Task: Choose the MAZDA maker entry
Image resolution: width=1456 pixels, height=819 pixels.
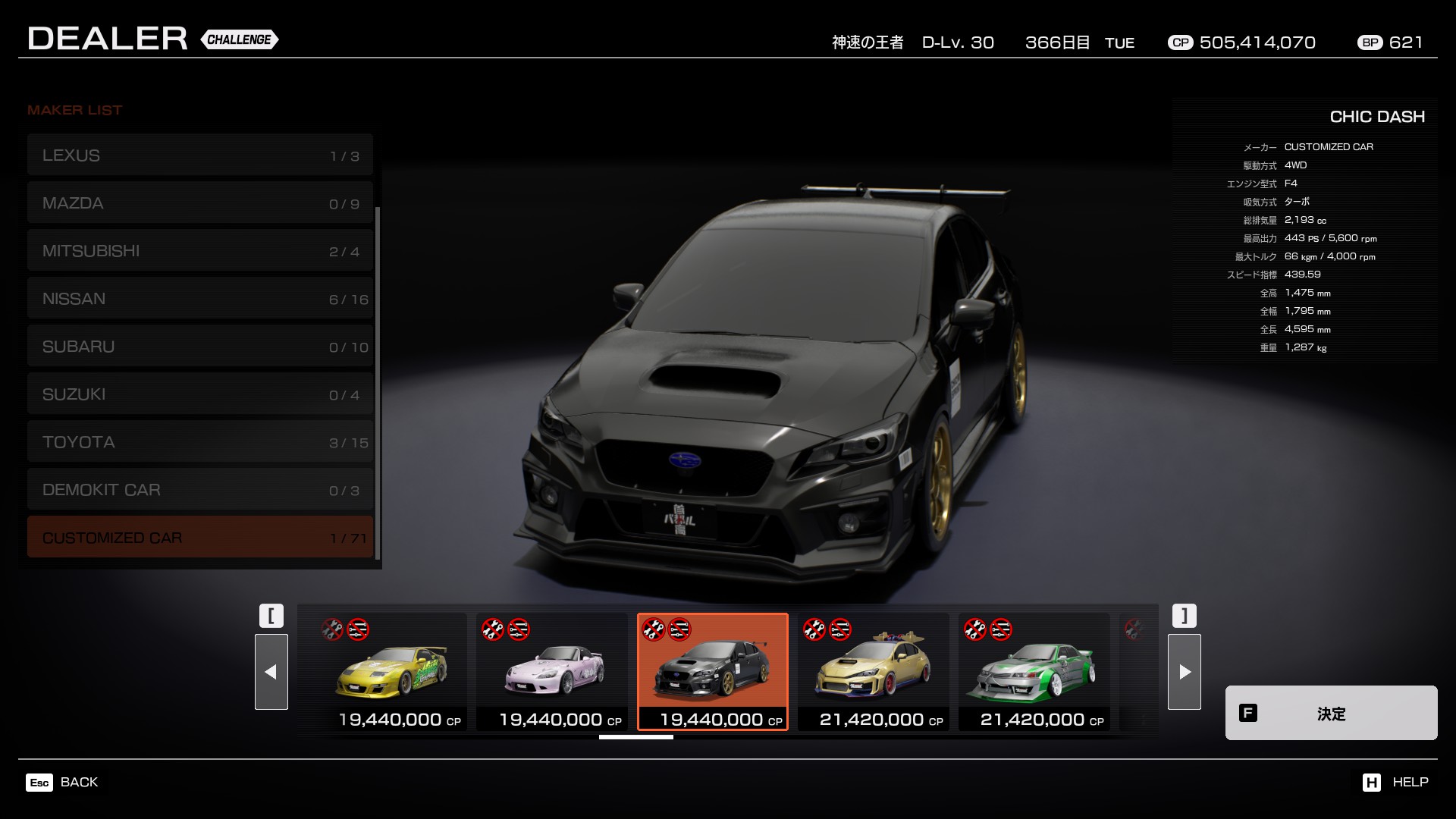Action: pos(200,203)
